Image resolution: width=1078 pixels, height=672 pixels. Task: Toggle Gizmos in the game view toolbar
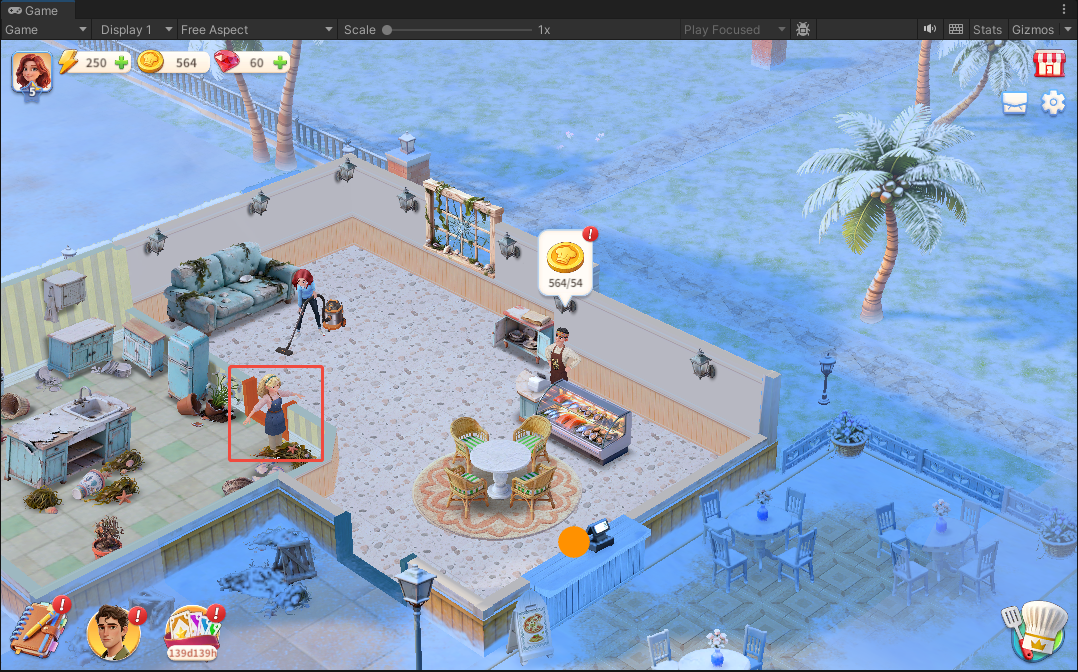1038,30
